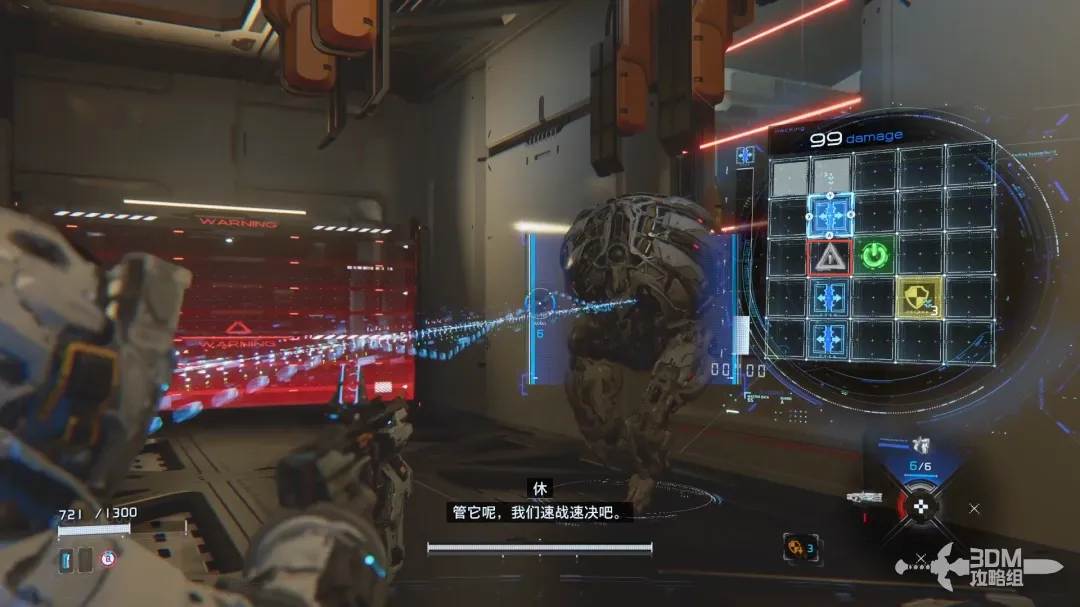This screenshot has height=607, width=1080.
Task: Click the red circular status icon
Action: (x=108, y=559)
